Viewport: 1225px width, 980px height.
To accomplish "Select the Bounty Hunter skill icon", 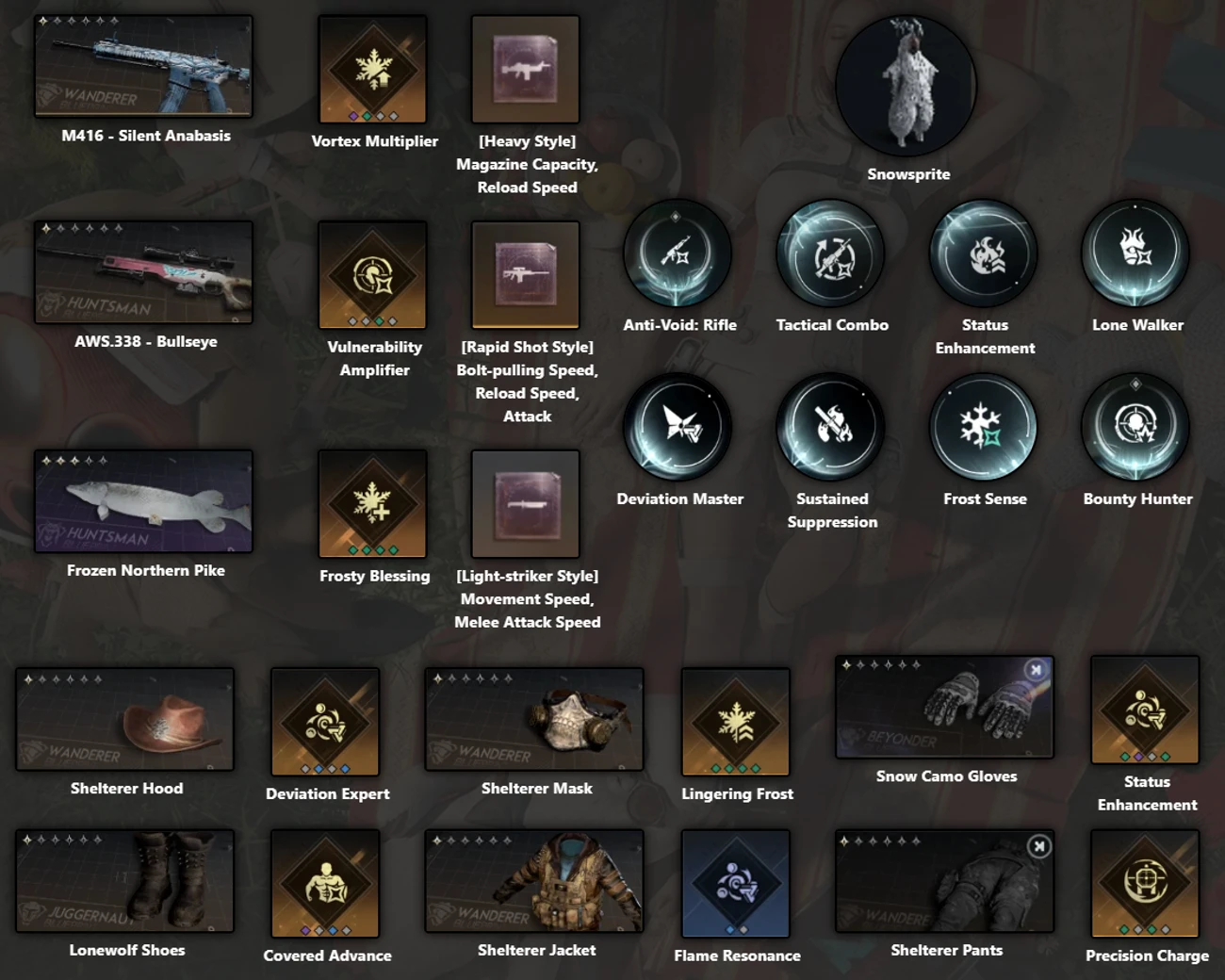I will click(x=1135, y=426).
